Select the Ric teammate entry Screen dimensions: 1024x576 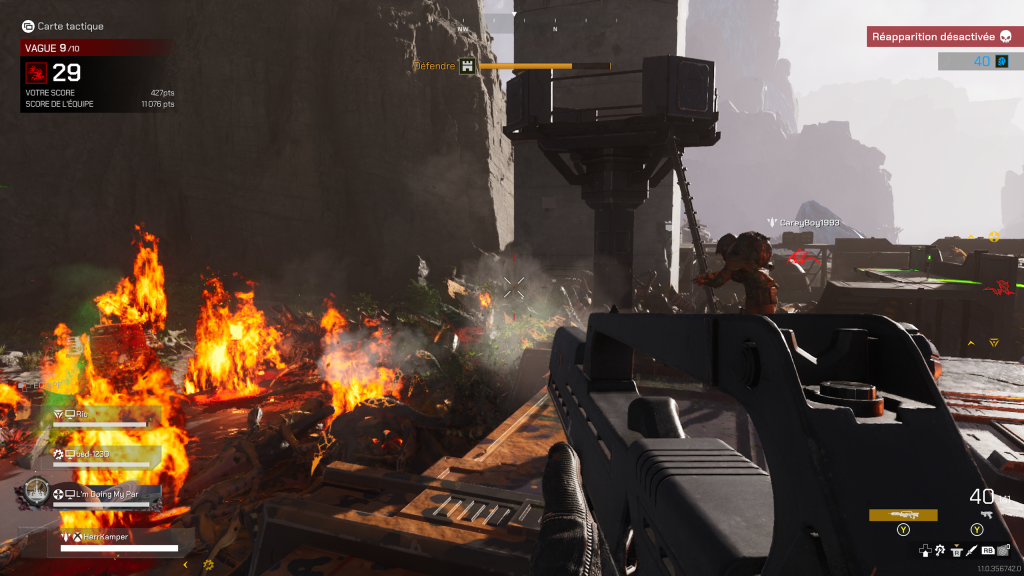(100, 415)
